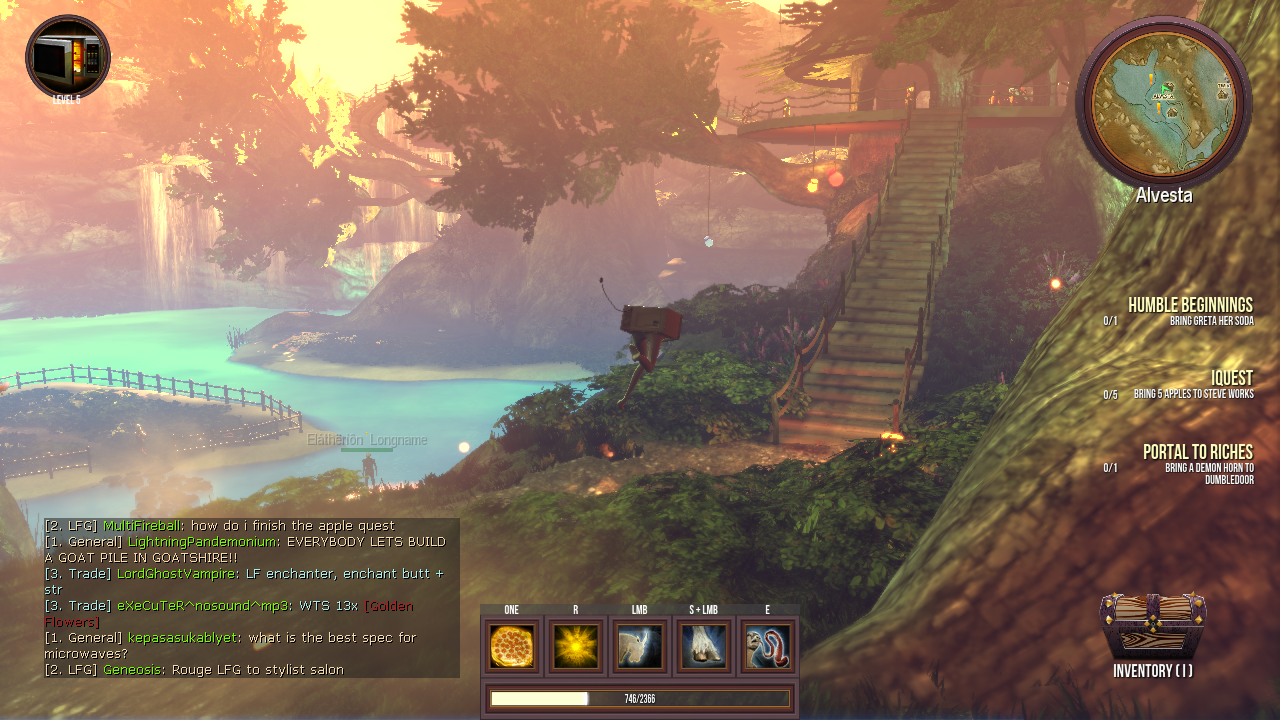Use the yellow starburst explosion ability
Image resolution: width=1280 pixels, height=720 pixels.
[x=576, y=646]
